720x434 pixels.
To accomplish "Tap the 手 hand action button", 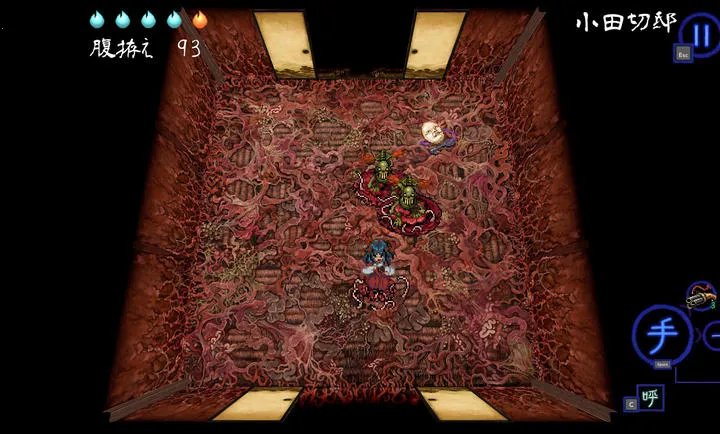I will [x=661, y=335].
